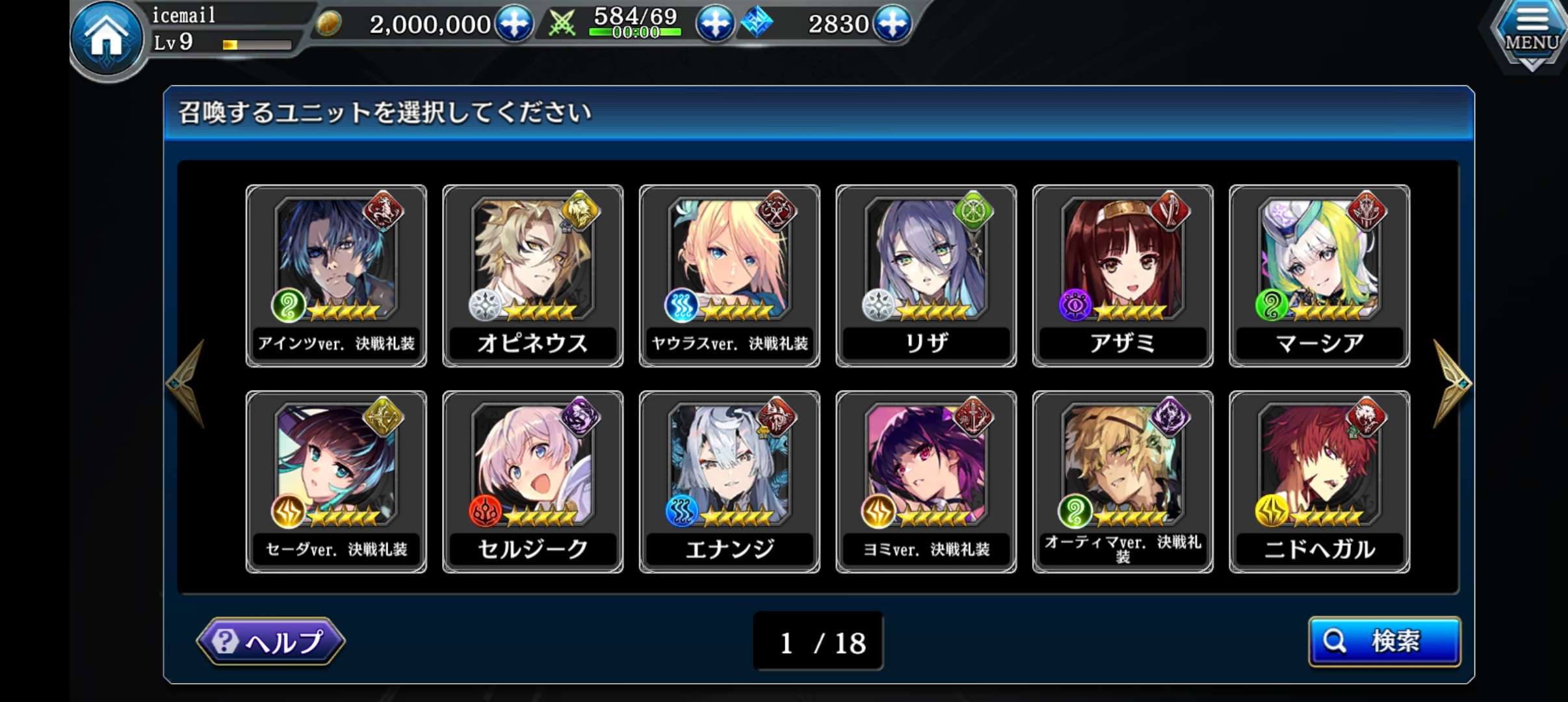The height and width of the screenshot is (702, 1568).
Task: Add more gold with the plus button
Action: (x=514, y=24)
